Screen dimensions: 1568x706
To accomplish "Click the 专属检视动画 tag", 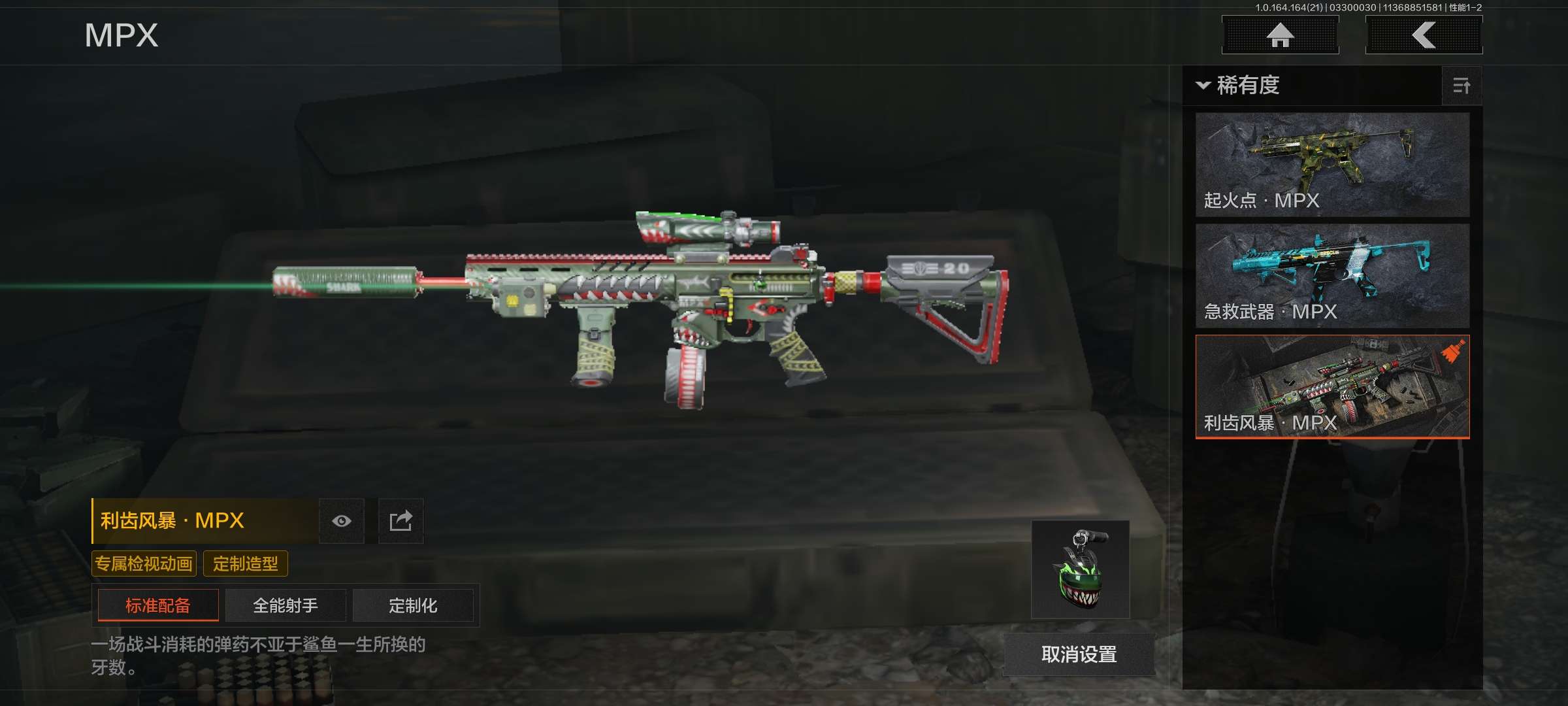I will [144, 563].
